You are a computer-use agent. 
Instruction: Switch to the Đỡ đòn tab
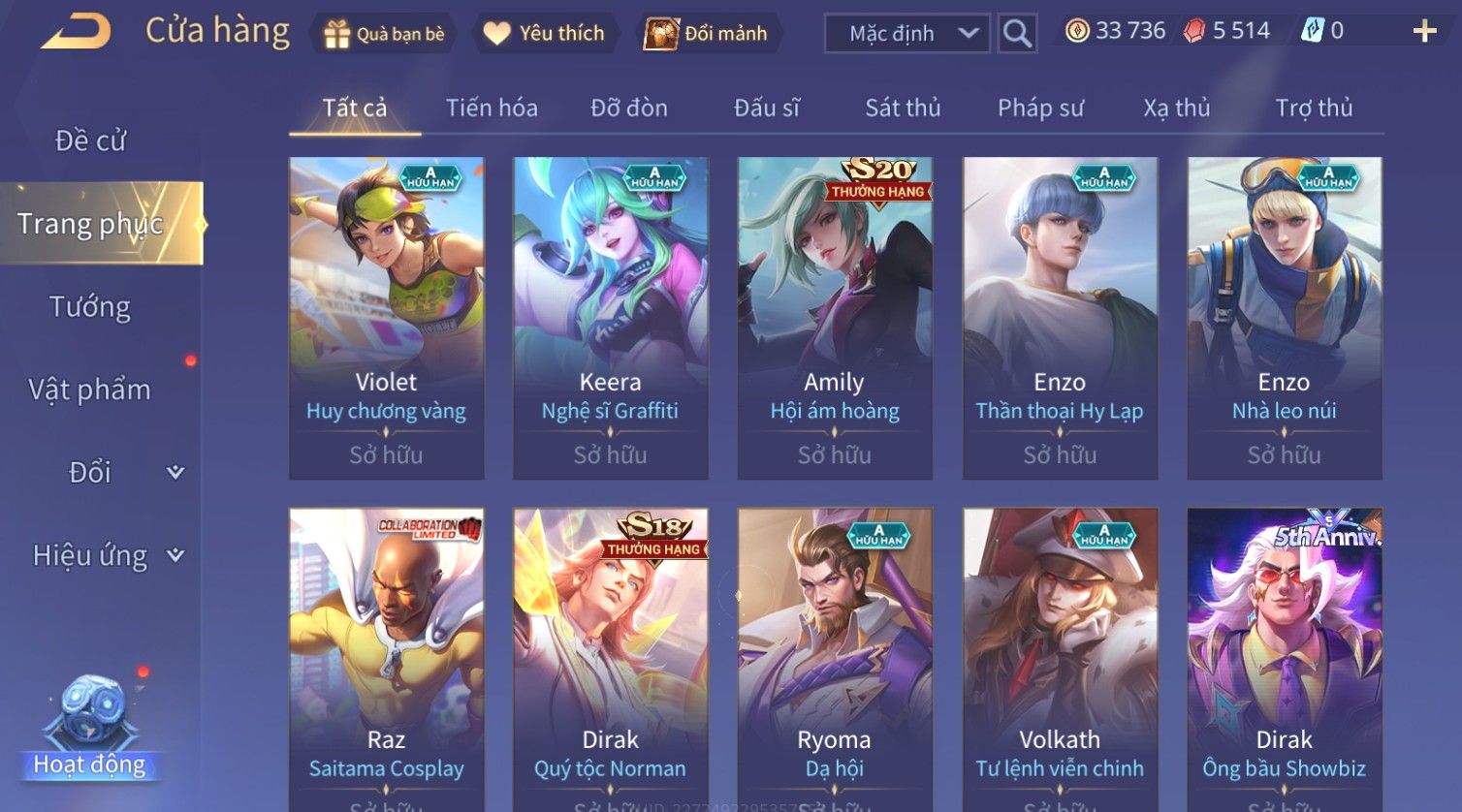[x=629, y=108]
